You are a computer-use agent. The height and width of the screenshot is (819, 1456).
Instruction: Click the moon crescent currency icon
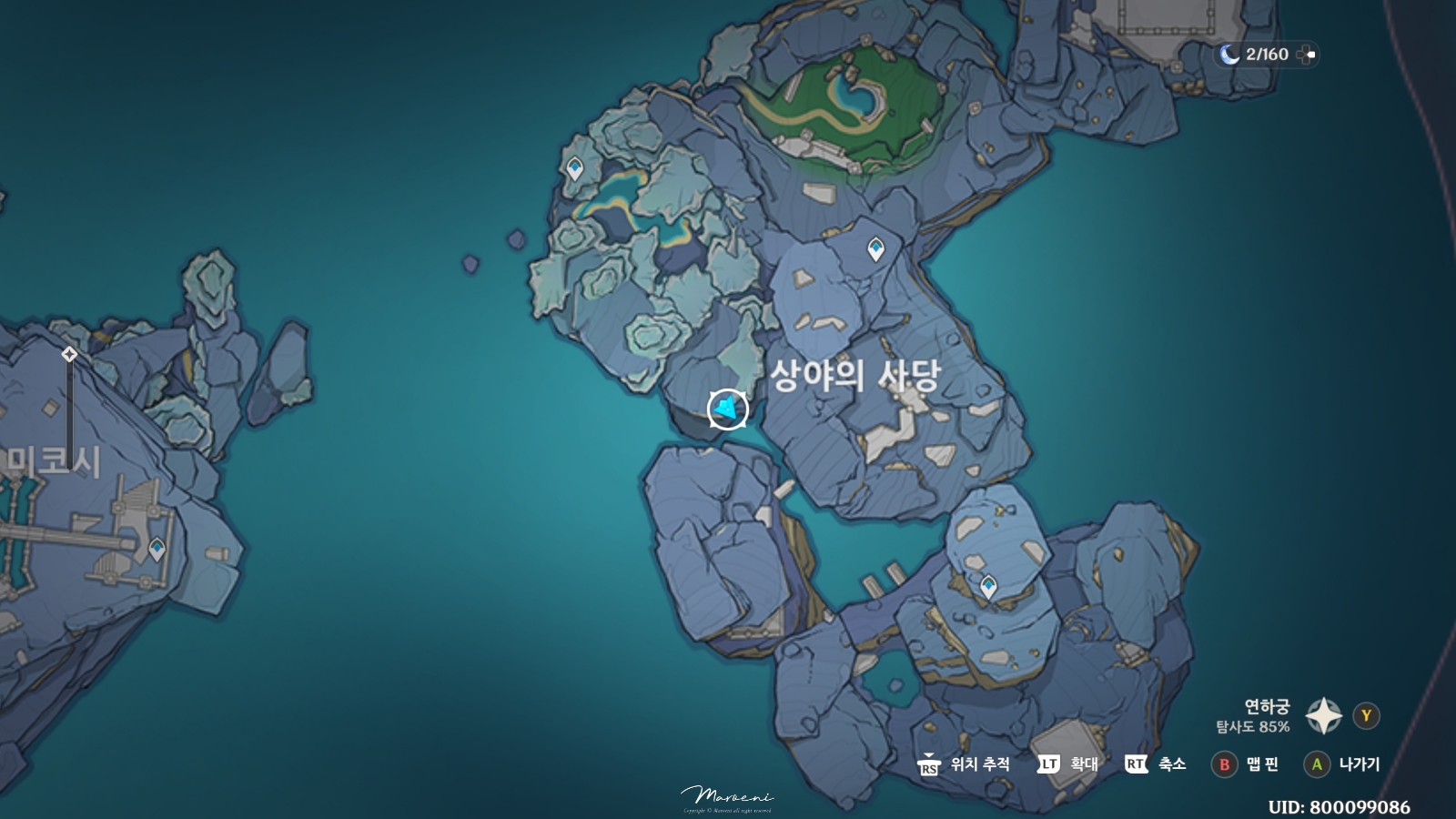coord(1230,55)
